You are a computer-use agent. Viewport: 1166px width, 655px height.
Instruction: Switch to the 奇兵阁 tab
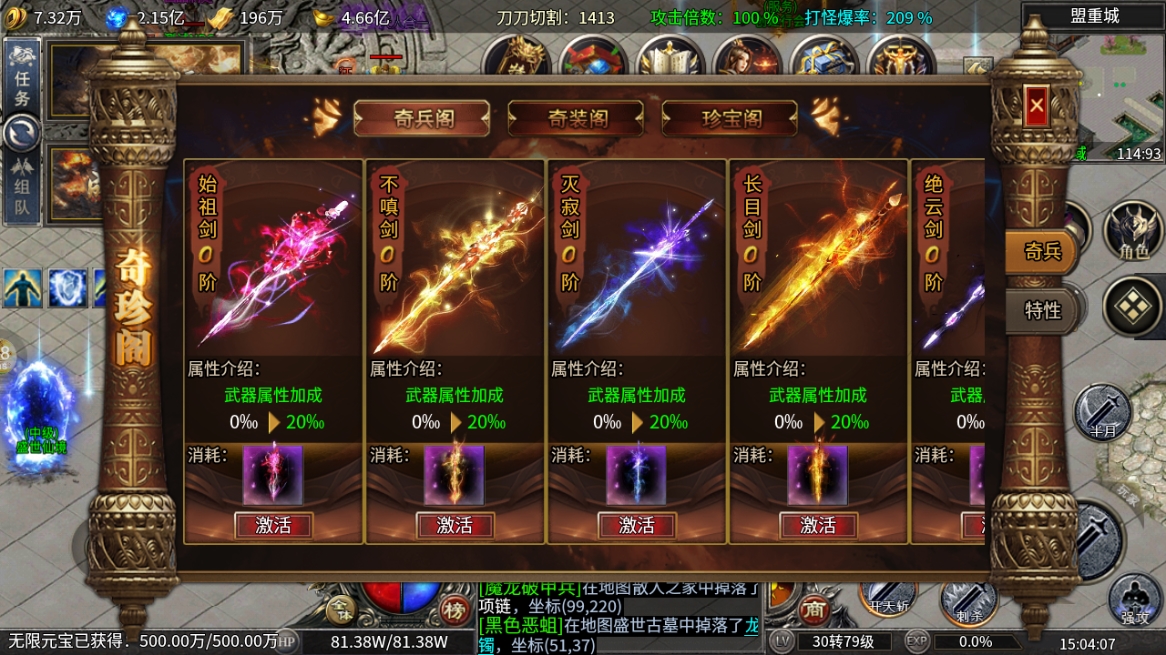[x=421, y=118]
